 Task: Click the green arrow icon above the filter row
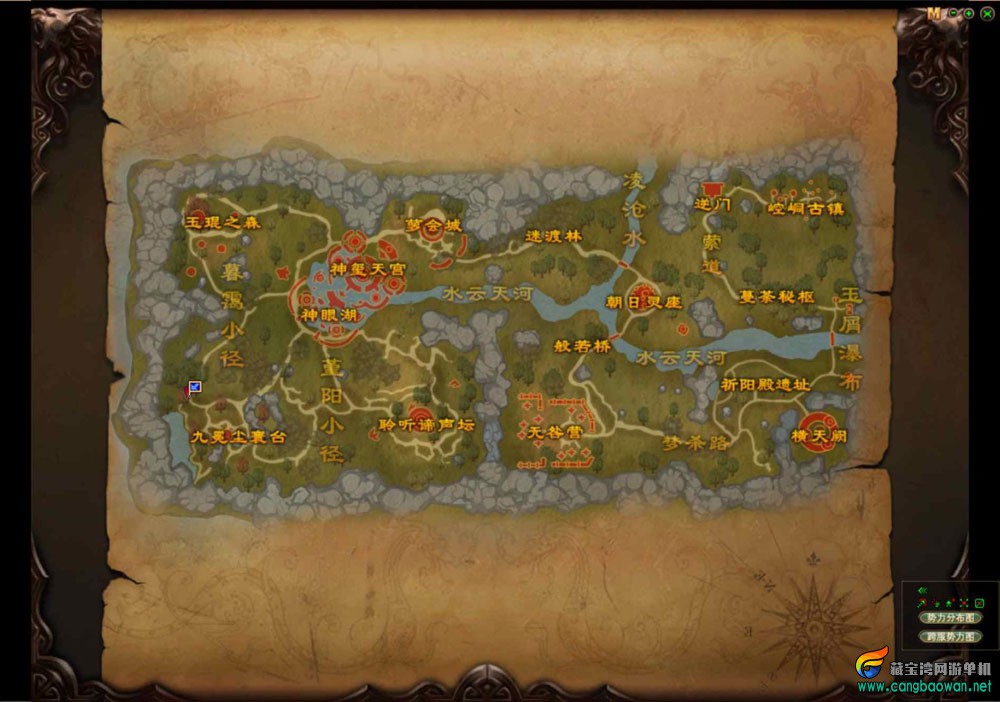(x=921, y=591)
